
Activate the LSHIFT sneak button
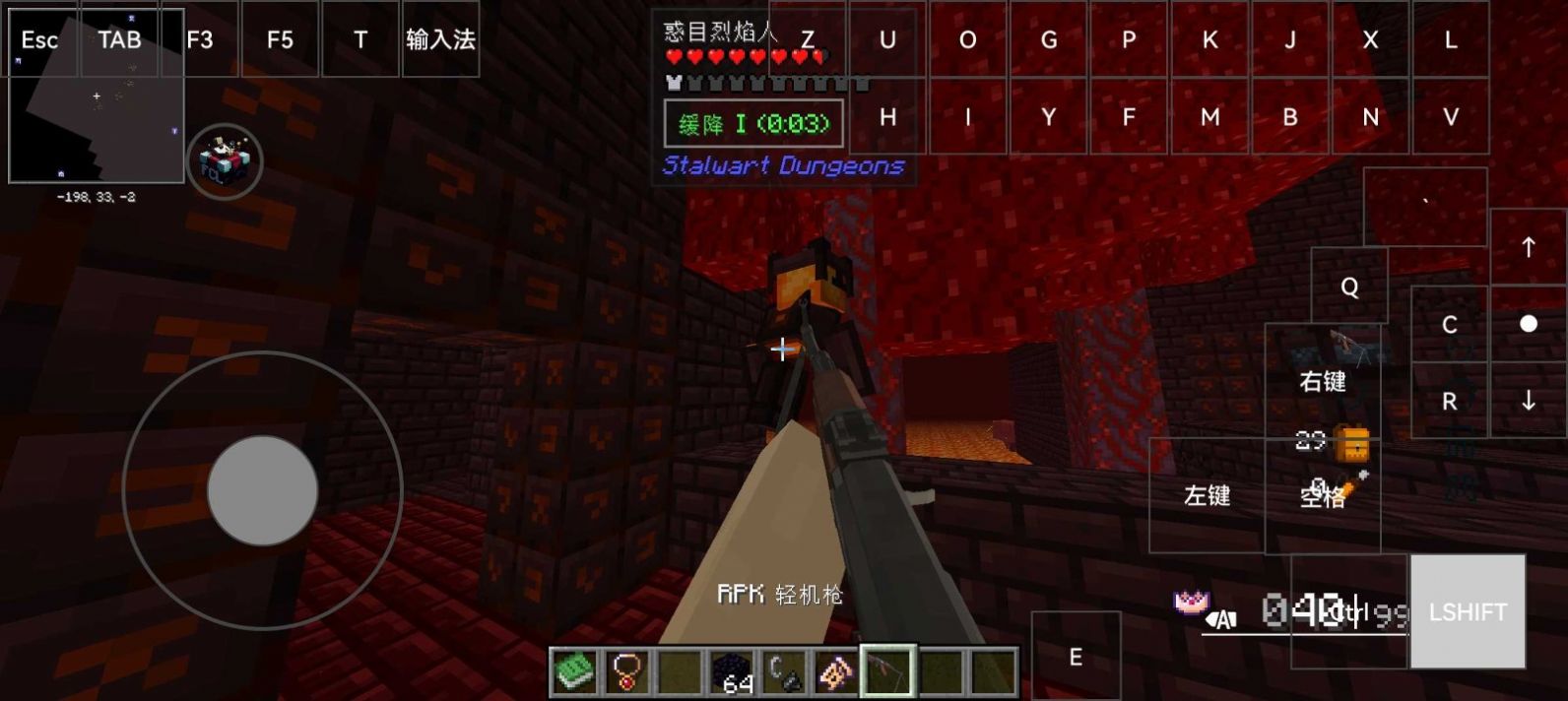coord(1468,611)
